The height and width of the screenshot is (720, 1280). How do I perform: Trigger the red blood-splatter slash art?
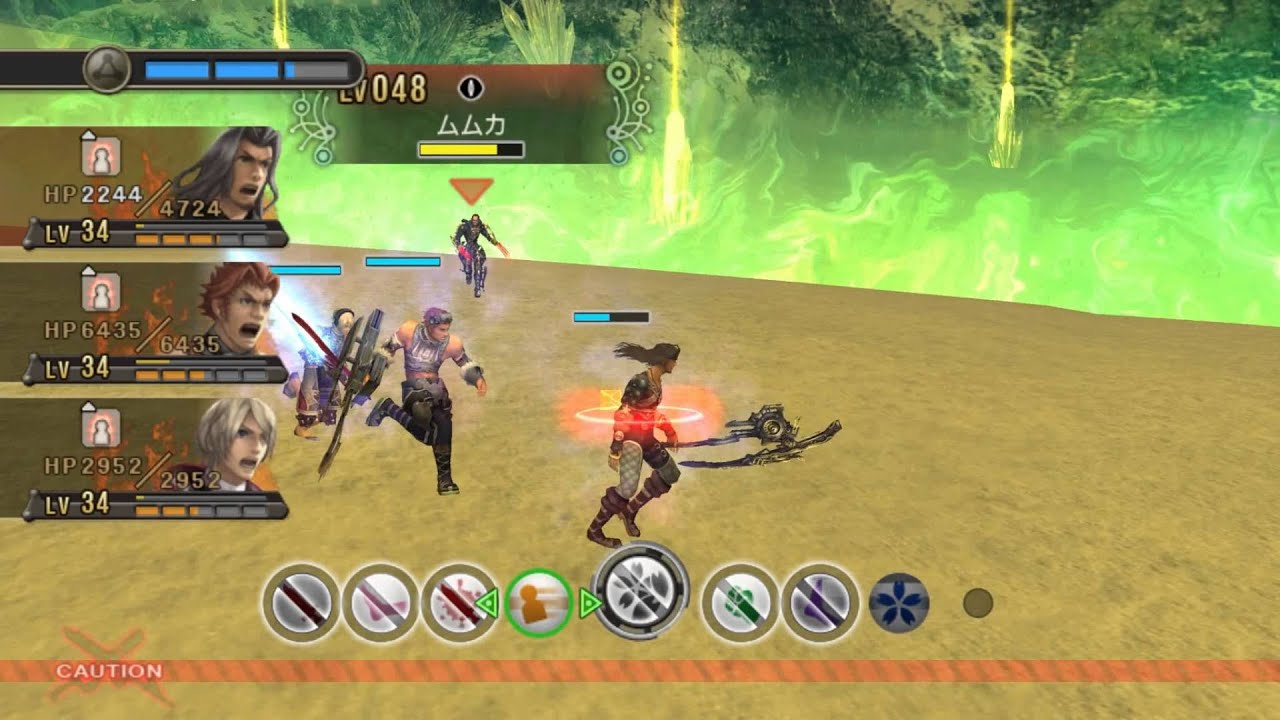459,603
